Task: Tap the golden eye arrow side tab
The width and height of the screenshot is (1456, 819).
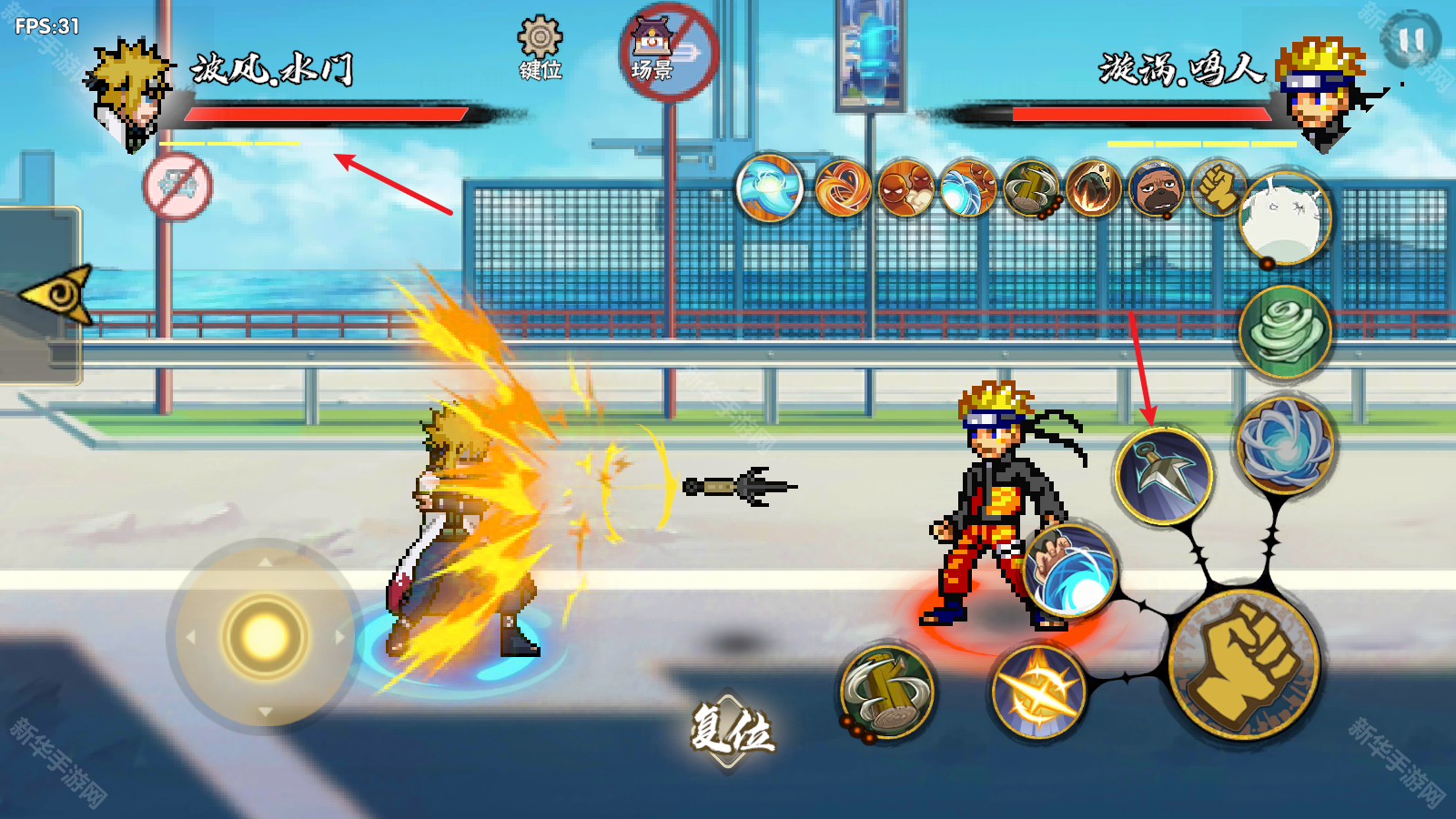Action: click(57, 293)
